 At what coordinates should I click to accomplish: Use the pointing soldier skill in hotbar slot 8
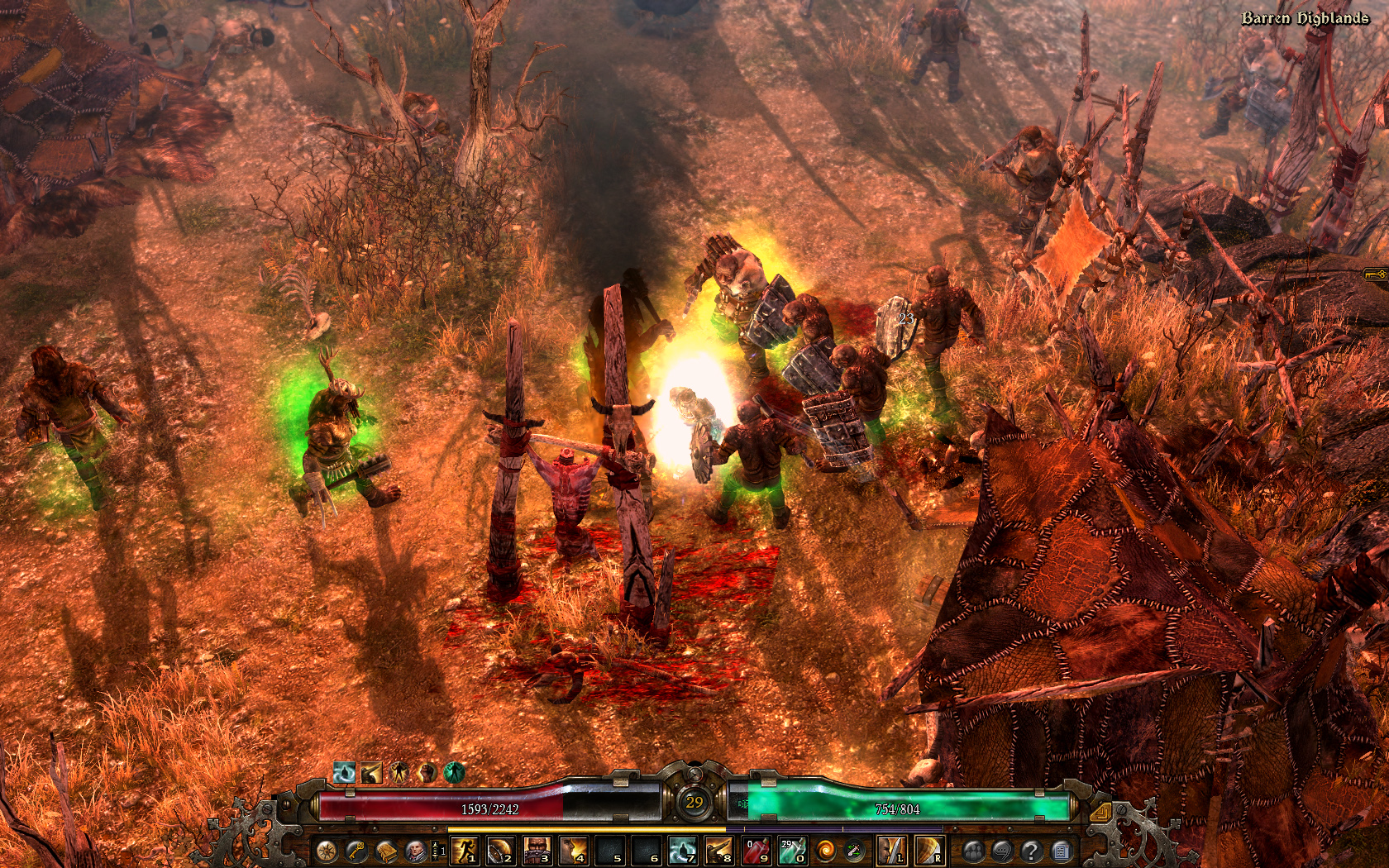(718, 850)
